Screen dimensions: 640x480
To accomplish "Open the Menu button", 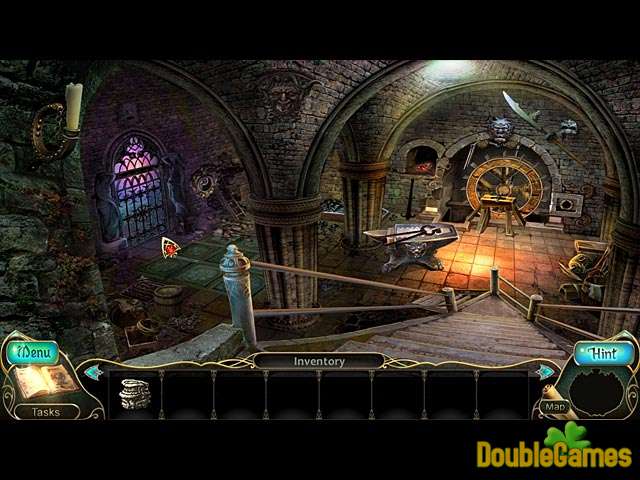I will pyautogui.click(x=35, y=352).
